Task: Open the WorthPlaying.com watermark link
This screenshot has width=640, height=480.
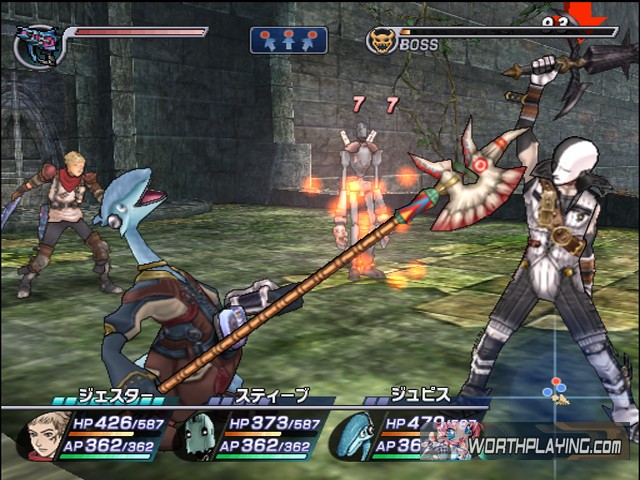Action: tap(545, 446)
